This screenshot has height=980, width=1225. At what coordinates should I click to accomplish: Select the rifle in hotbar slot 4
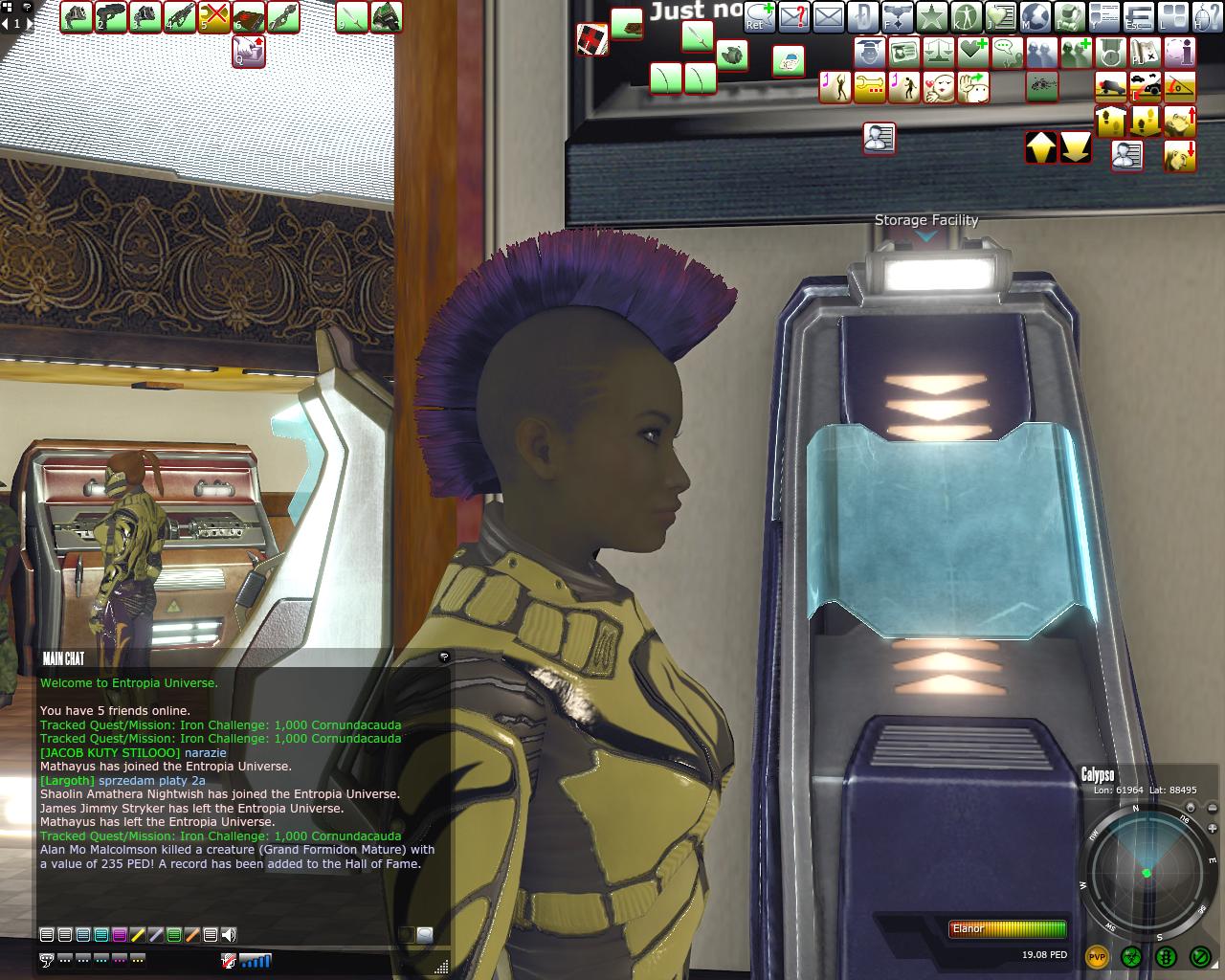[180, 16]
